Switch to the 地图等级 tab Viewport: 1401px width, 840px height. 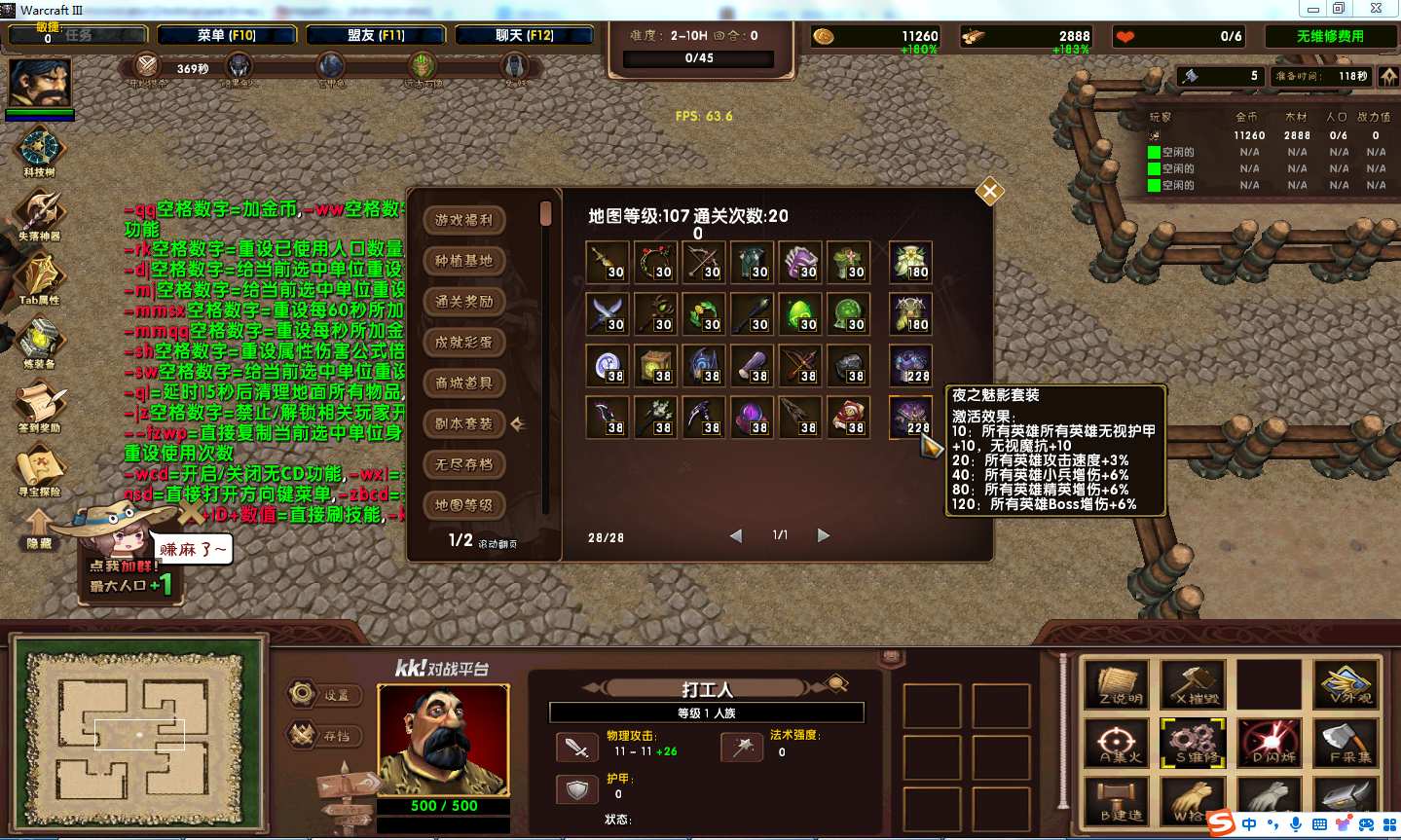[464, 505]
